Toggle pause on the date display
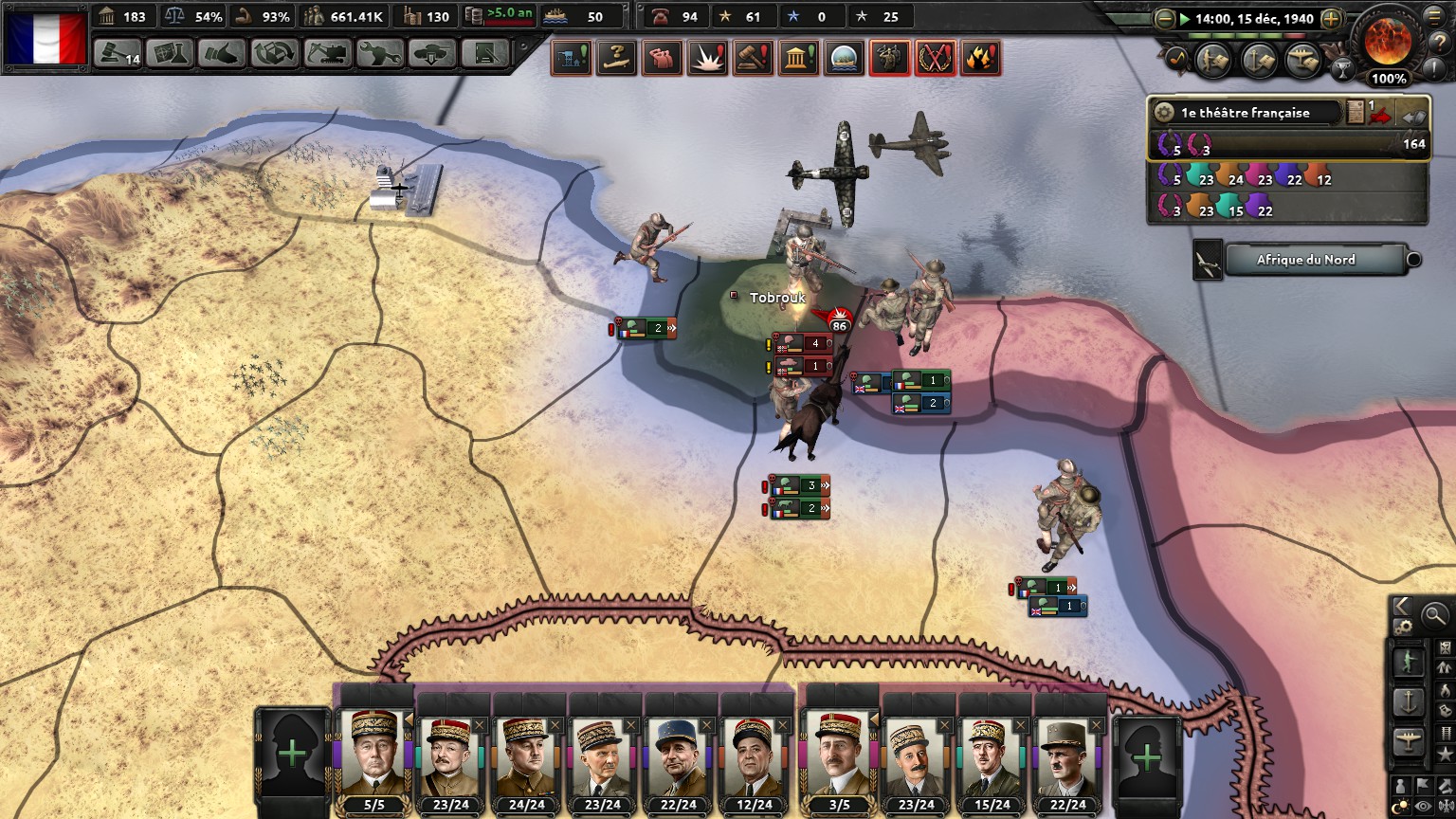The width and height of the screenshot is (1456, 819). pyautogui.click(x=1247, y=19)
